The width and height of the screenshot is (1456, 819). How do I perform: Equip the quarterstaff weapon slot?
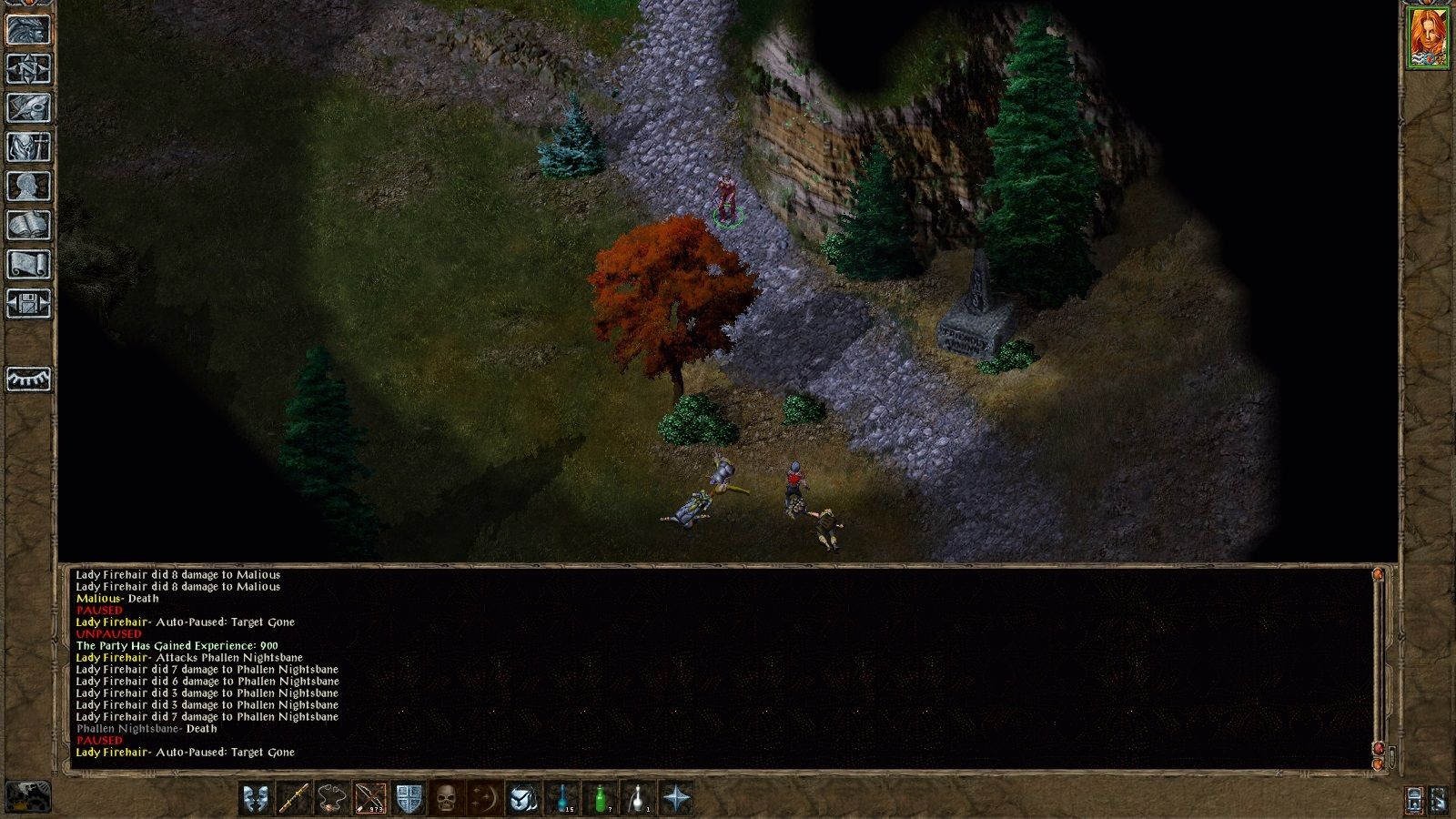[x=294, y=799]
